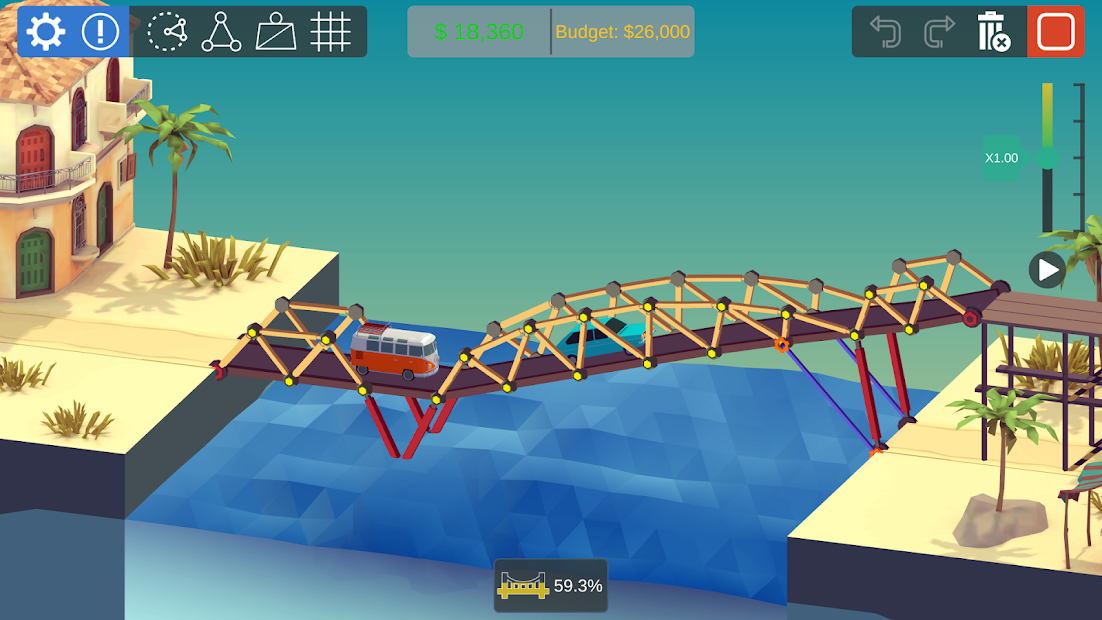
Task: Choose the trapezoid shape tool
Action: click(x=276, y=32)
